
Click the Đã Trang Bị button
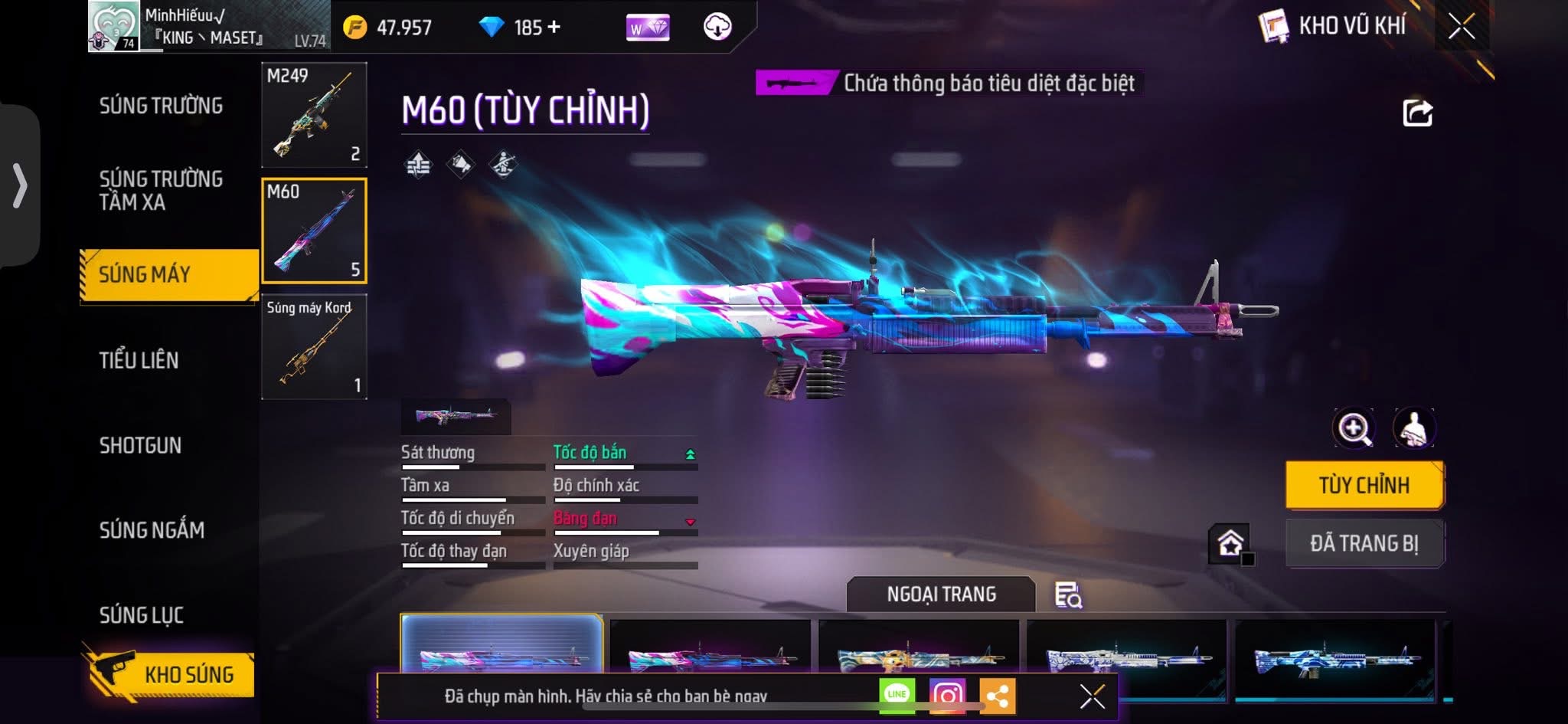click(1364, 543)
